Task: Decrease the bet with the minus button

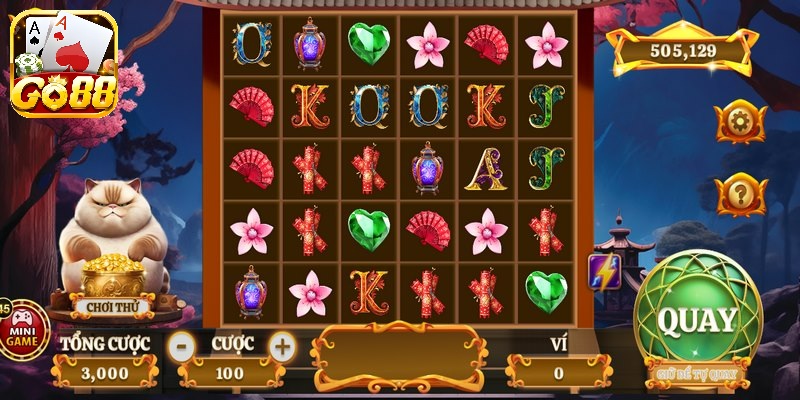Action: (181, 346)
